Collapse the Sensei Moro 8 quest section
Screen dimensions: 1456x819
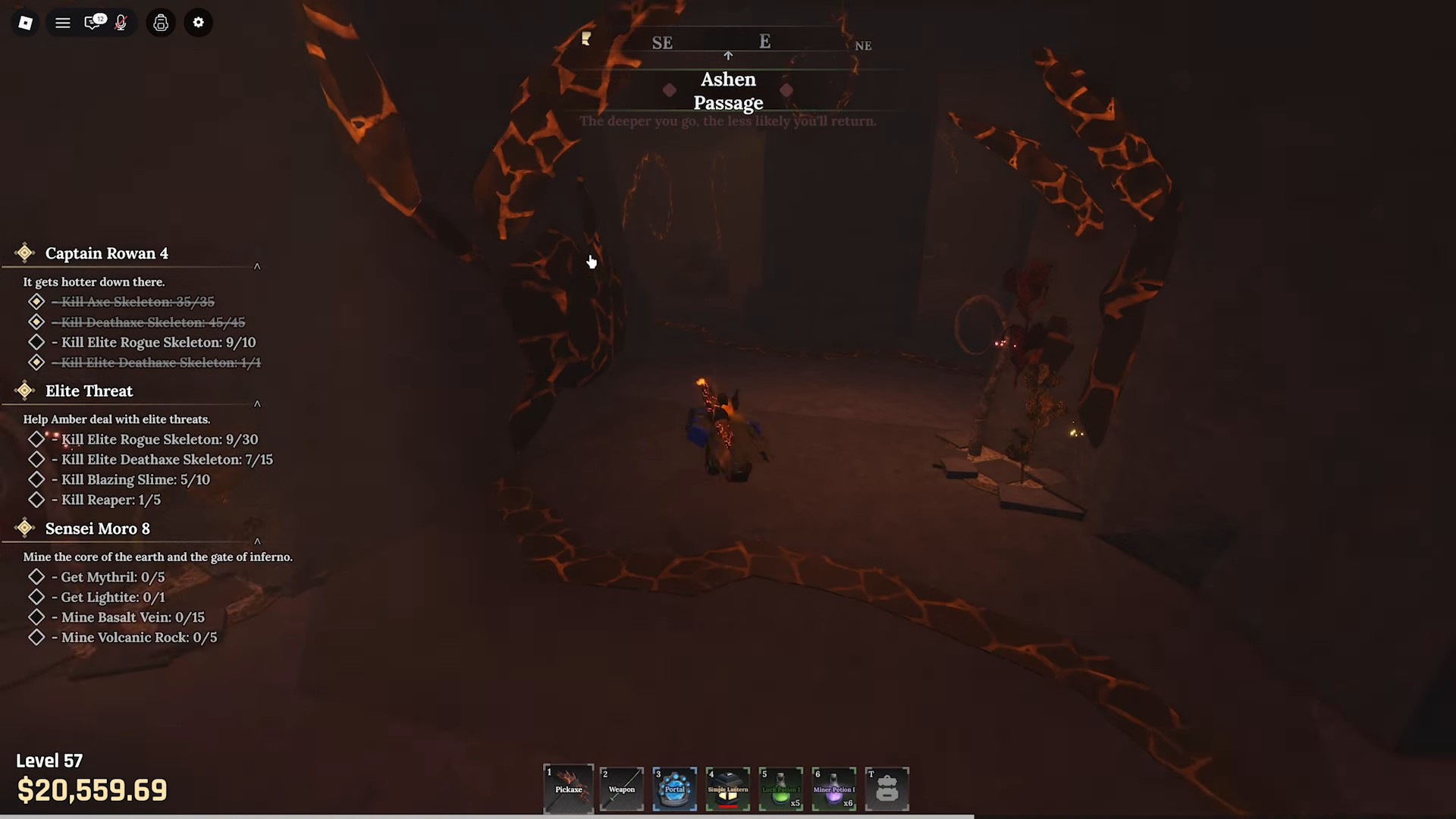[x=257, y=542]
